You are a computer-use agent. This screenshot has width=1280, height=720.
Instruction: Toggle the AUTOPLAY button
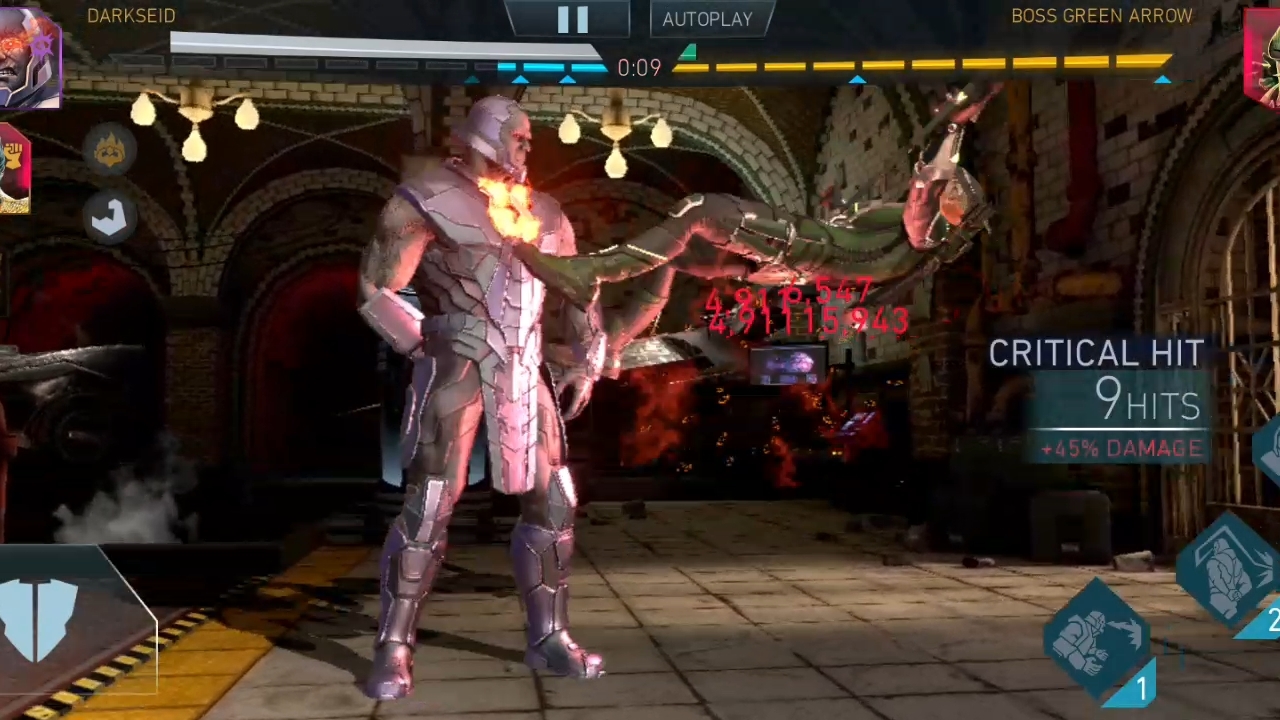(x=707, y=19)
